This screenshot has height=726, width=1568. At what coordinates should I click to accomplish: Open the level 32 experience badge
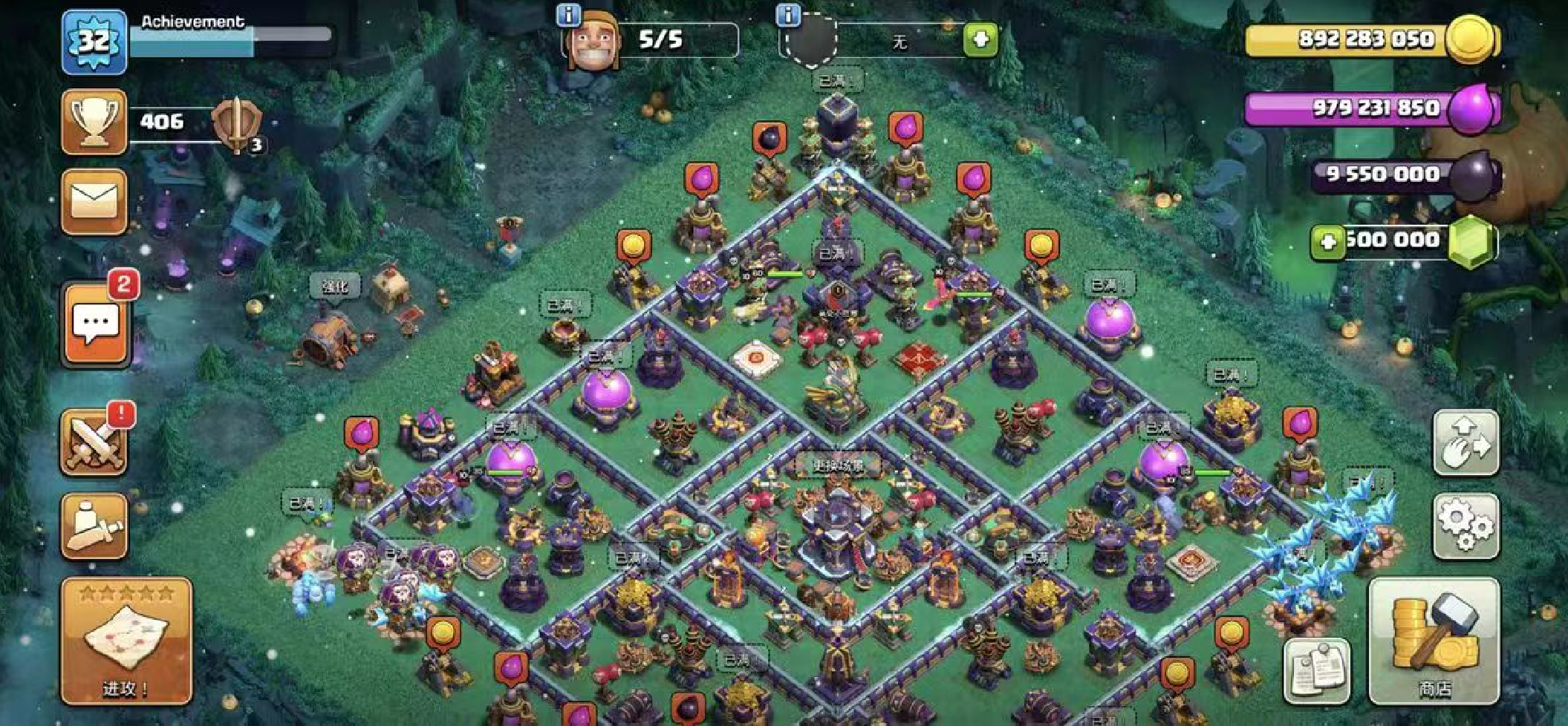(x=94, y=42)
